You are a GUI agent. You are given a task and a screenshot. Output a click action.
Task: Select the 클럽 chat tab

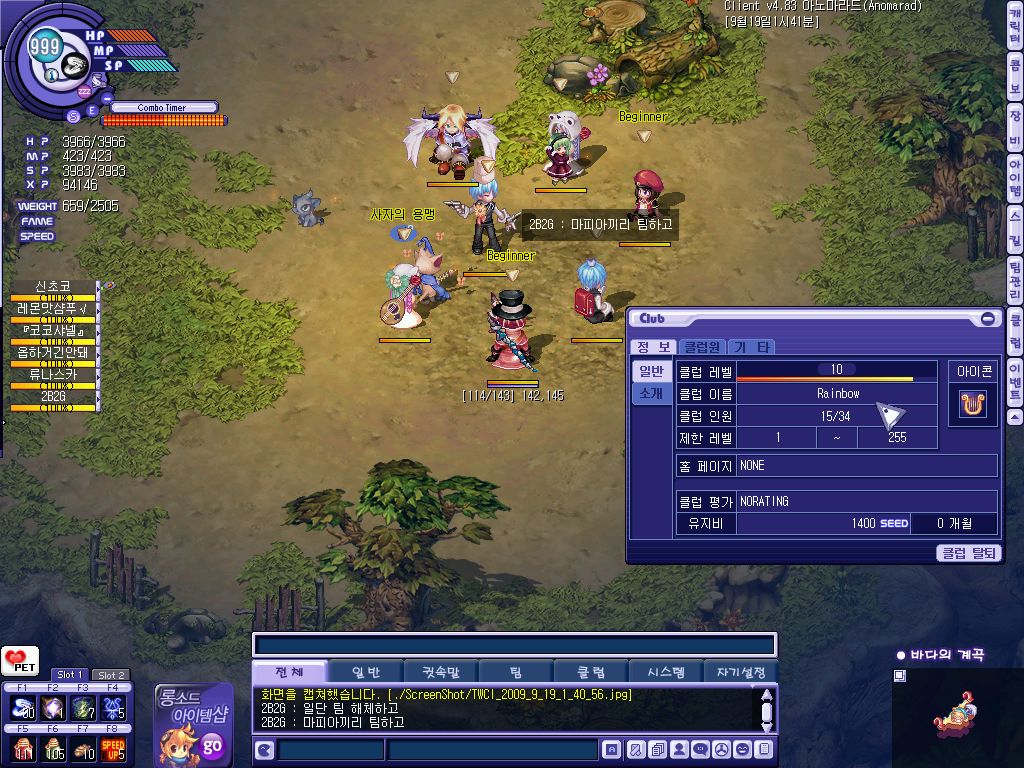point(591,672)
